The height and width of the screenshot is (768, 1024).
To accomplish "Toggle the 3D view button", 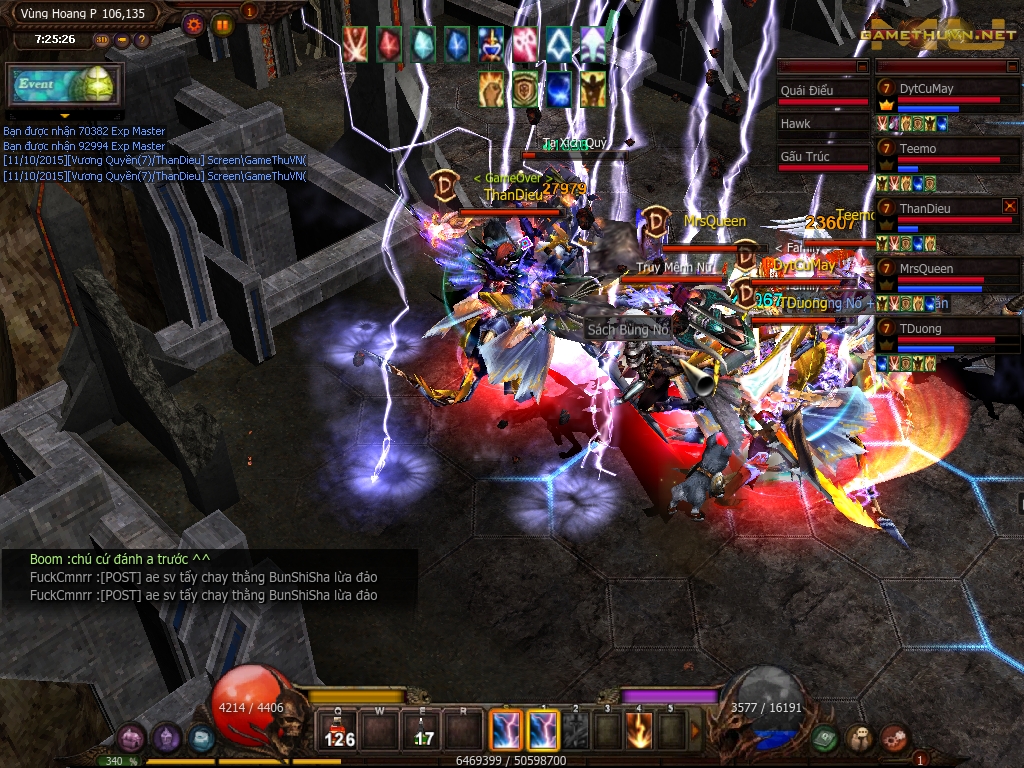I will coord(103,40).
